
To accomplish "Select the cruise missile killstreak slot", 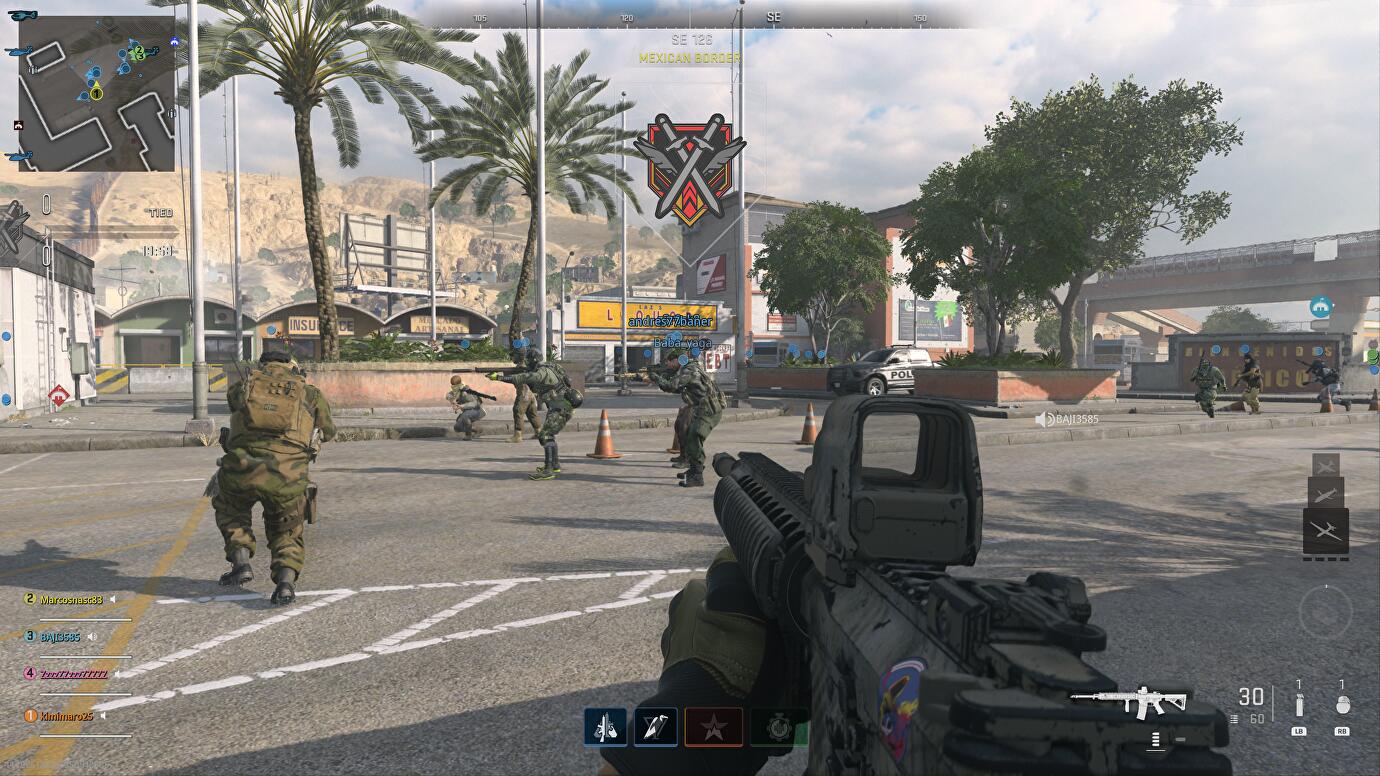I will (1326, 493).
